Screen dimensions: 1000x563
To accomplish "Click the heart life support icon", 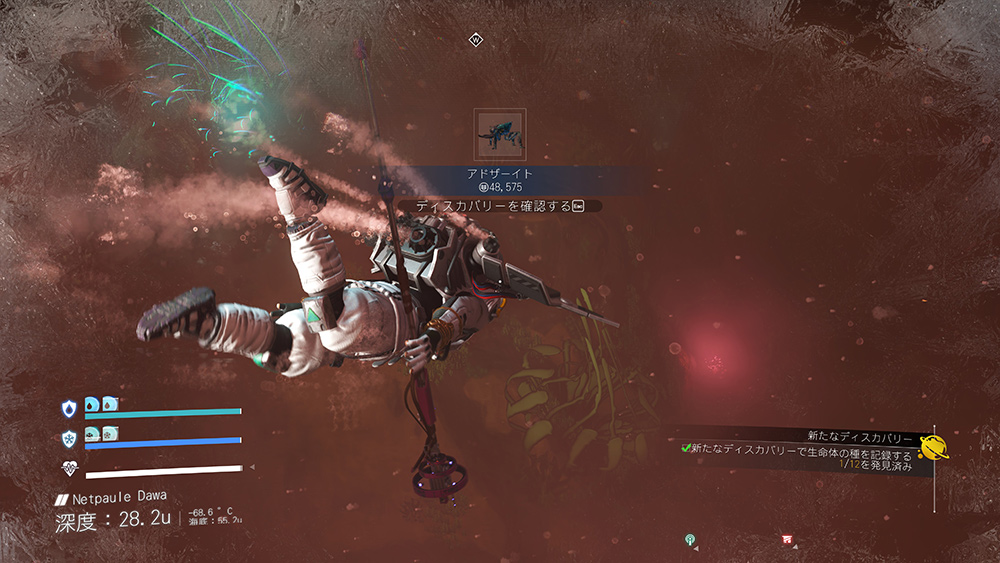I will 68,467.
